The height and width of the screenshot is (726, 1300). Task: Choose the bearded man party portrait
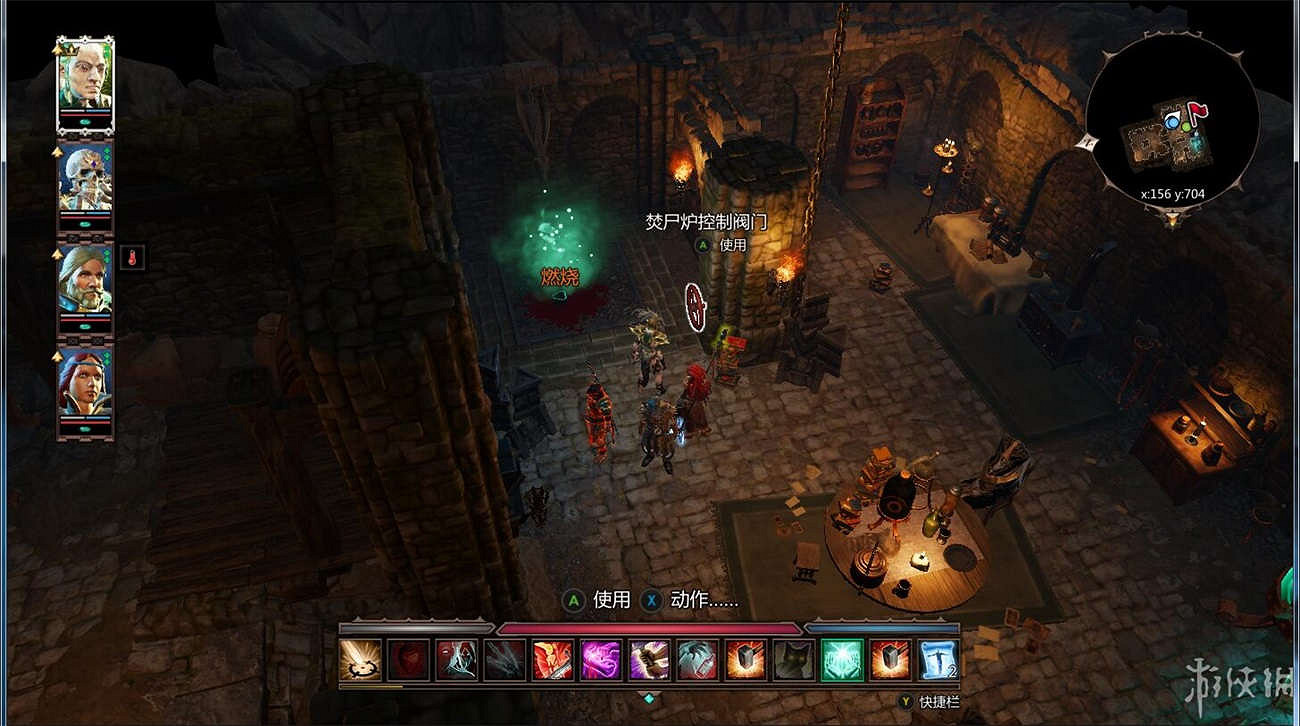click(85, 281)
